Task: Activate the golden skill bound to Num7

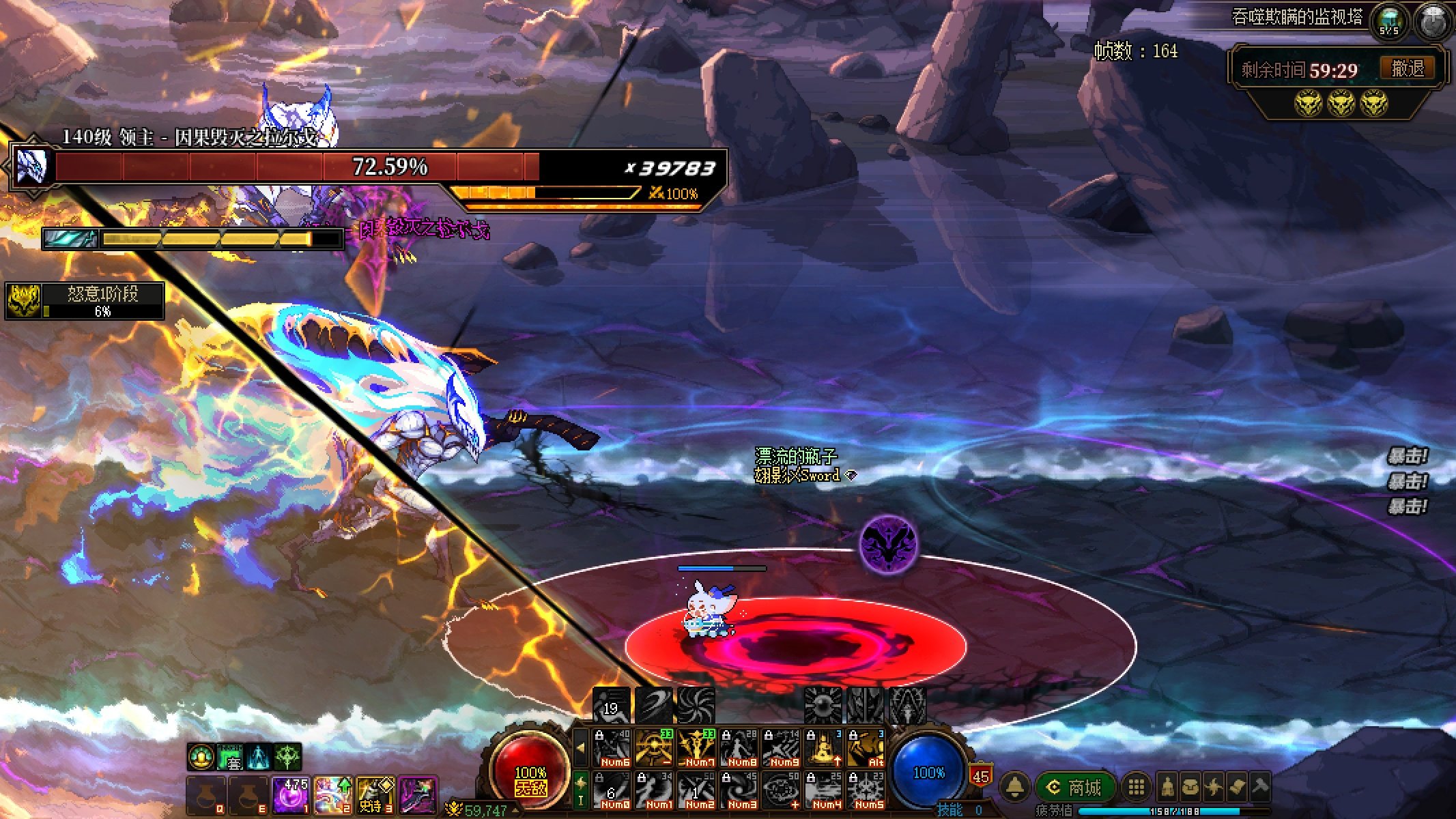Action: pos(696,749)
